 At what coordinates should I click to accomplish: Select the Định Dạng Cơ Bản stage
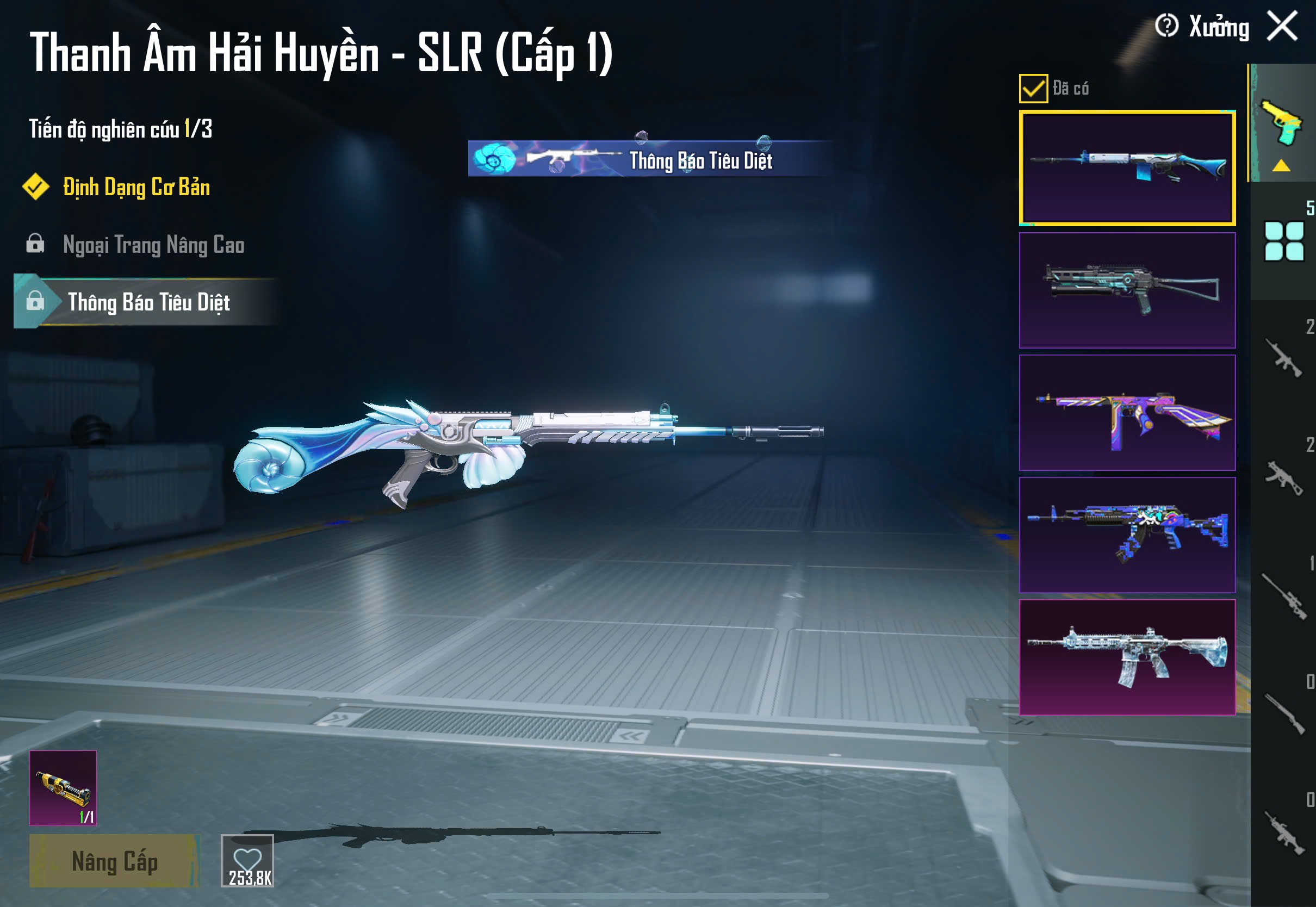[136, 188]
